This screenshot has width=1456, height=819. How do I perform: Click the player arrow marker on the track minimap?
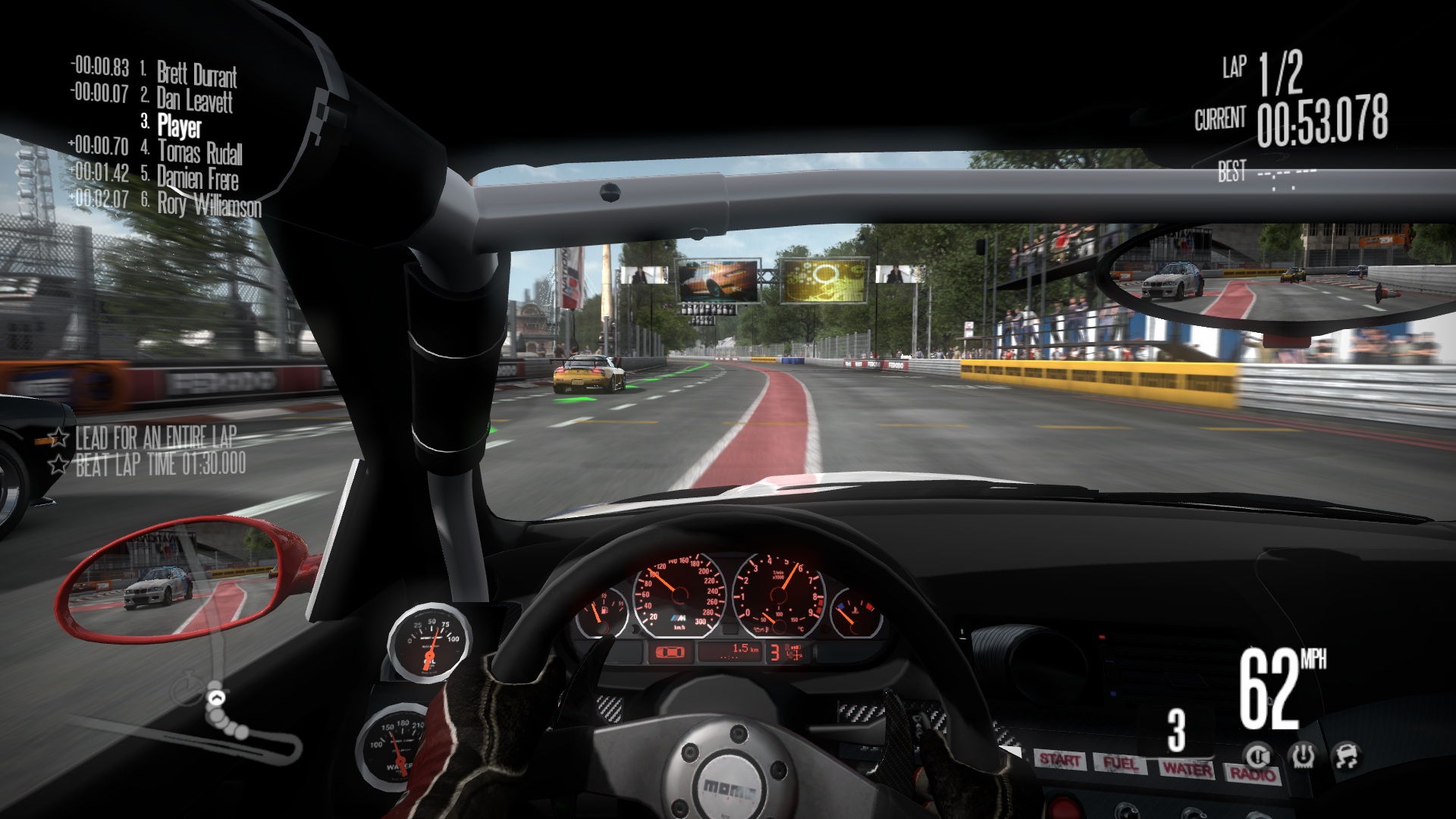pos(216,698)
